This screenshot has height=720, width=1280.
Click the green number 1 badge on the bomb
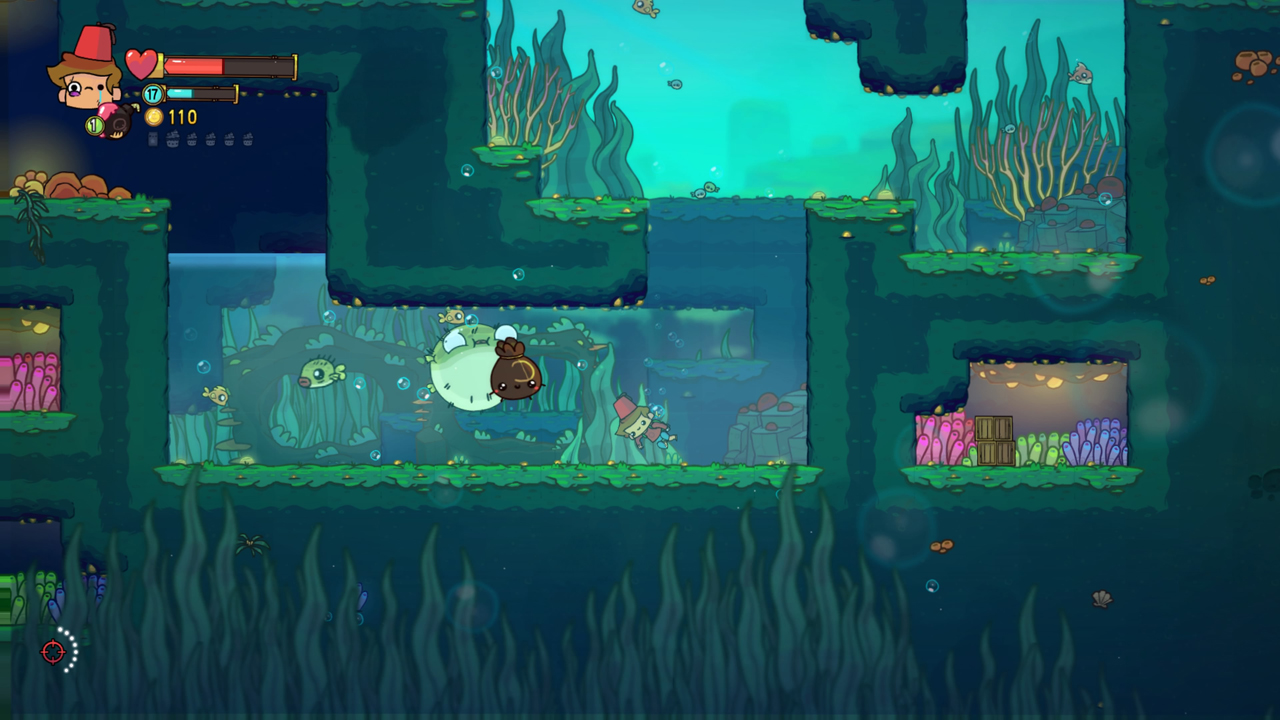[95, 124]
